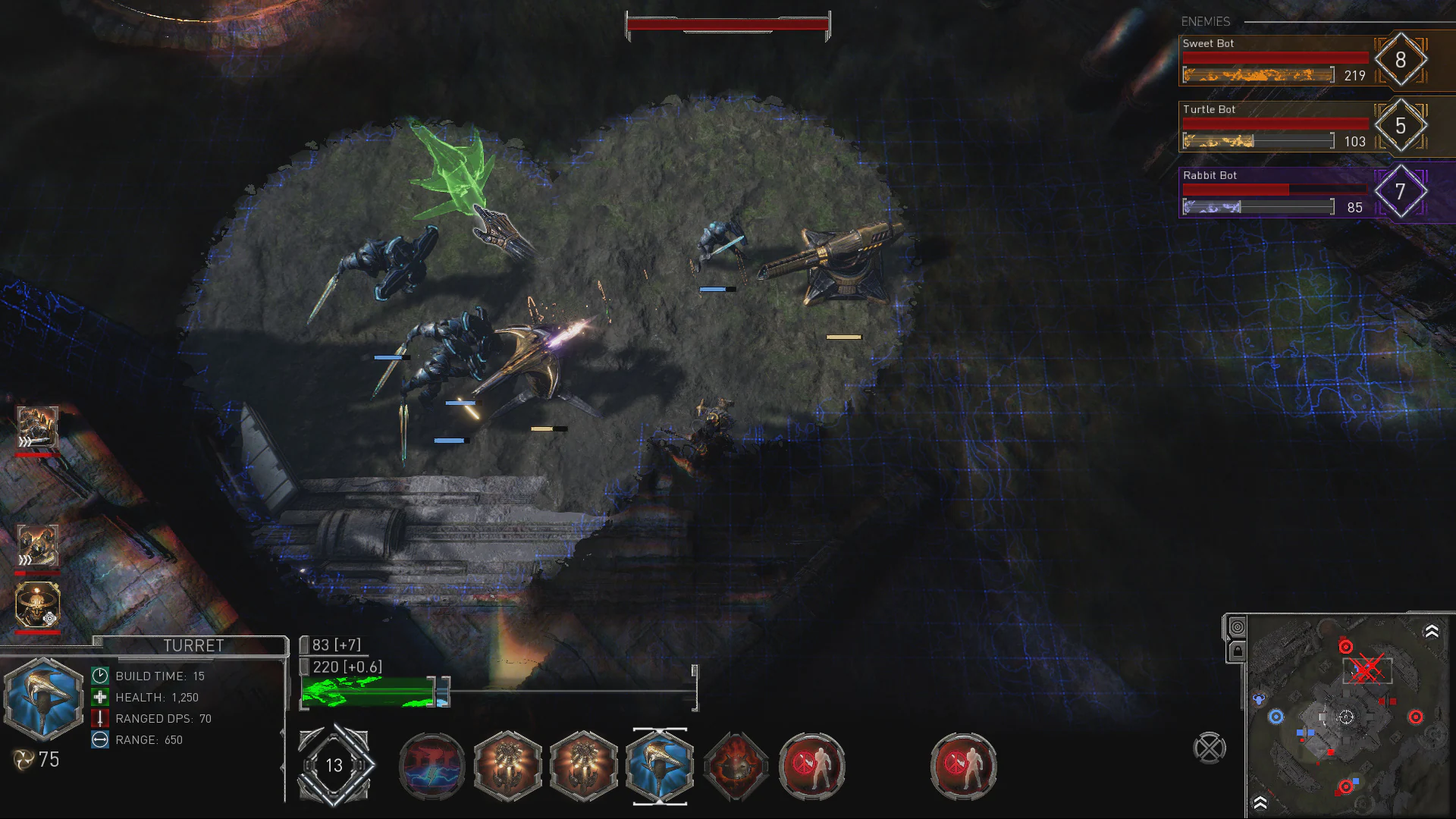This screenshot has height=819, width=1456.
Task: Click the green health bar above the ability icons
Action: tap(368, 694)
